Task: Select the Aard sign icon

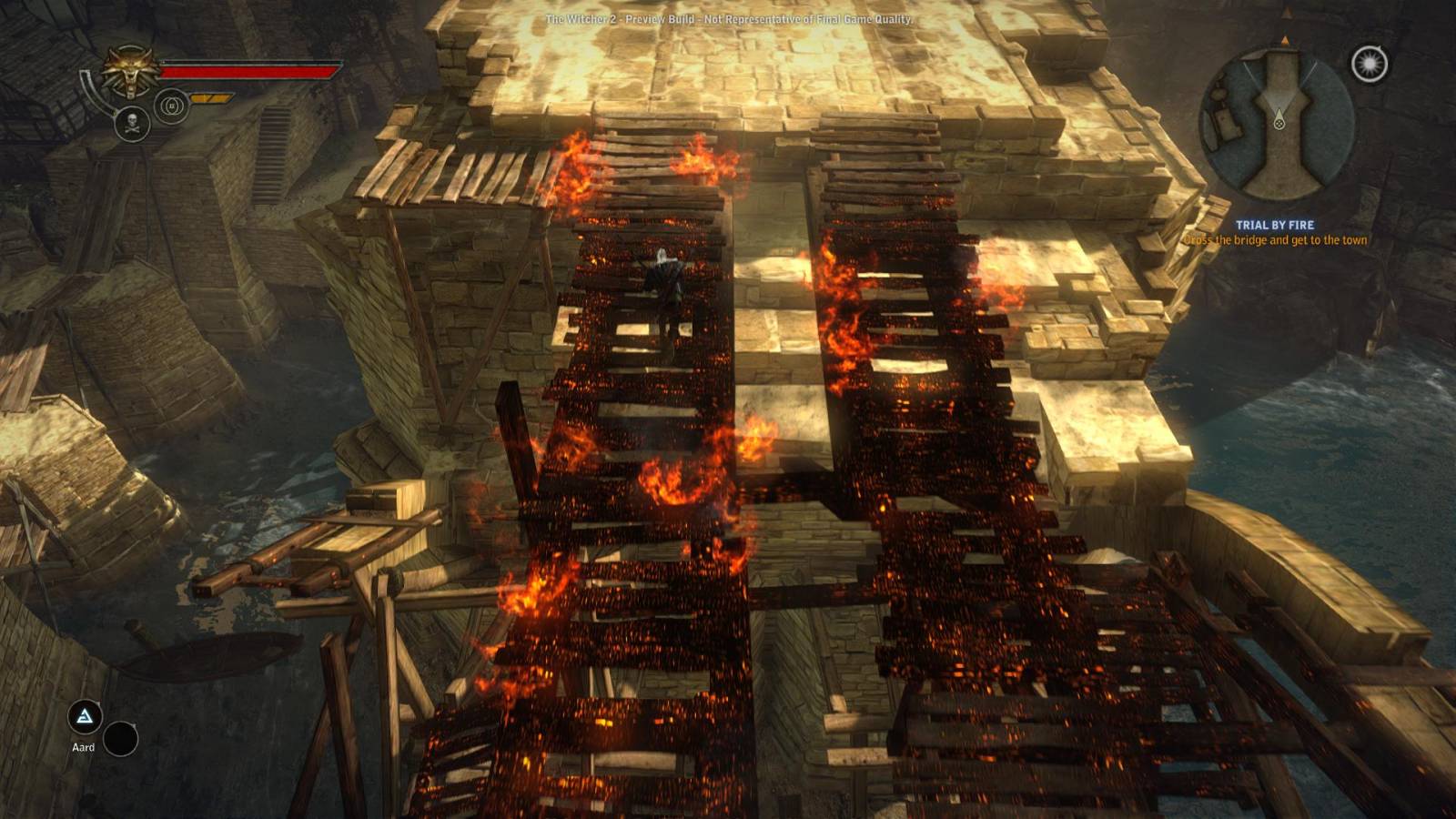Action: [85, 717]
